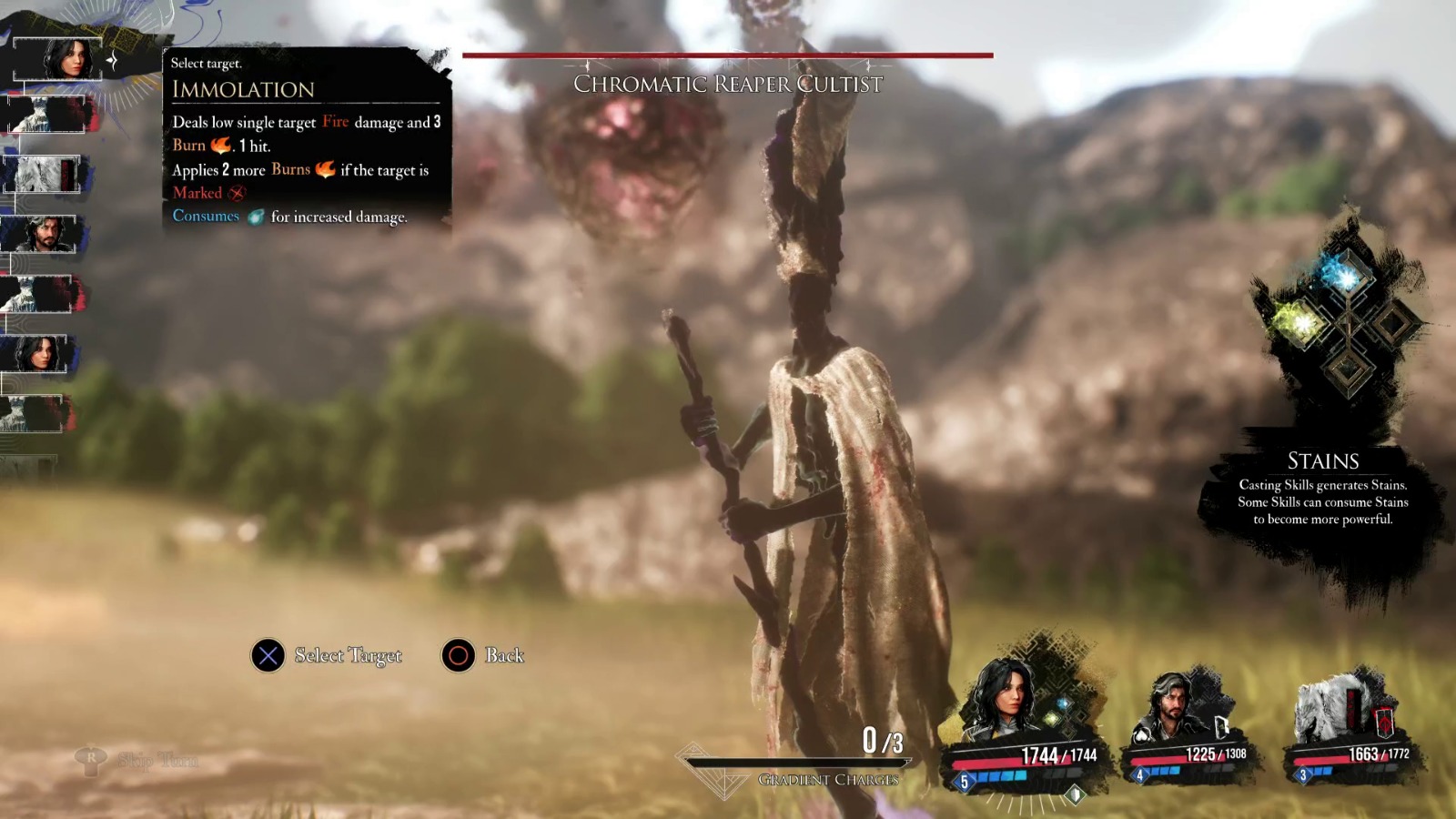Click the arrow marker beside the active character portrait
Viewport: 1456px width, 819px height.
pyautogui.click(x=113, y=62)
